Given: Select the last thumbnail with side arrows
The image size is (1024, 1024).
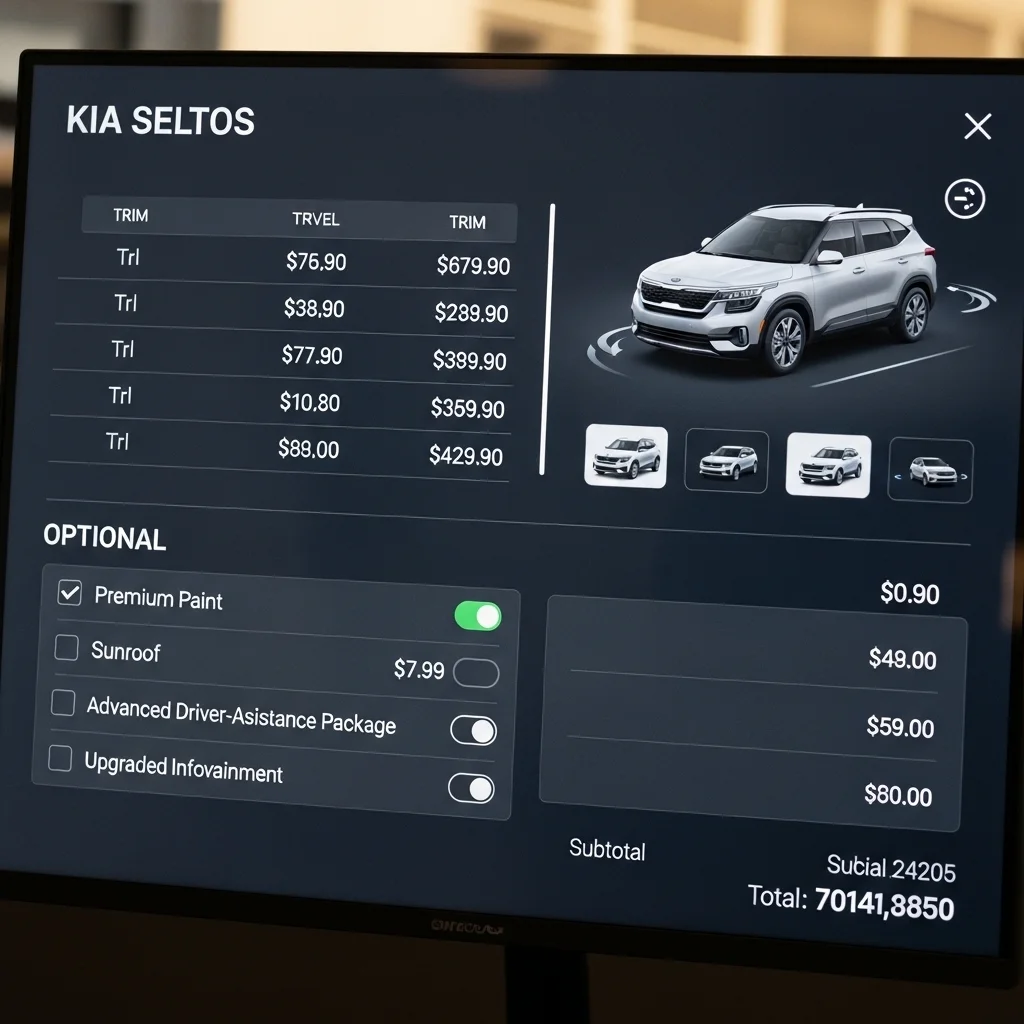Looking at the screenshot, I should pyautogui.click(x=930, y=471).
